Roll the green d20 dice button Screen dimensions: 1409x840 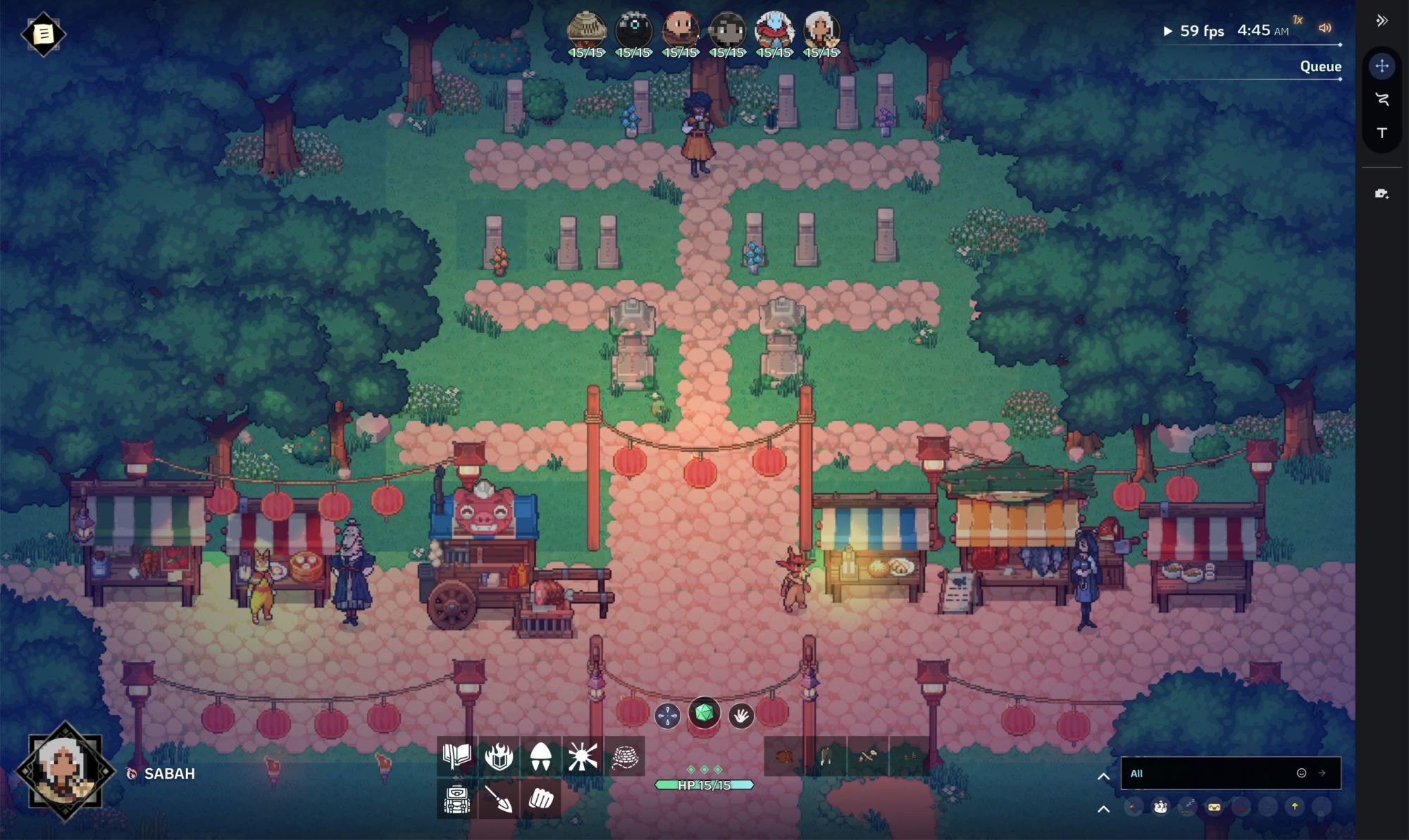pyautogui.click(x=704, y=714)
